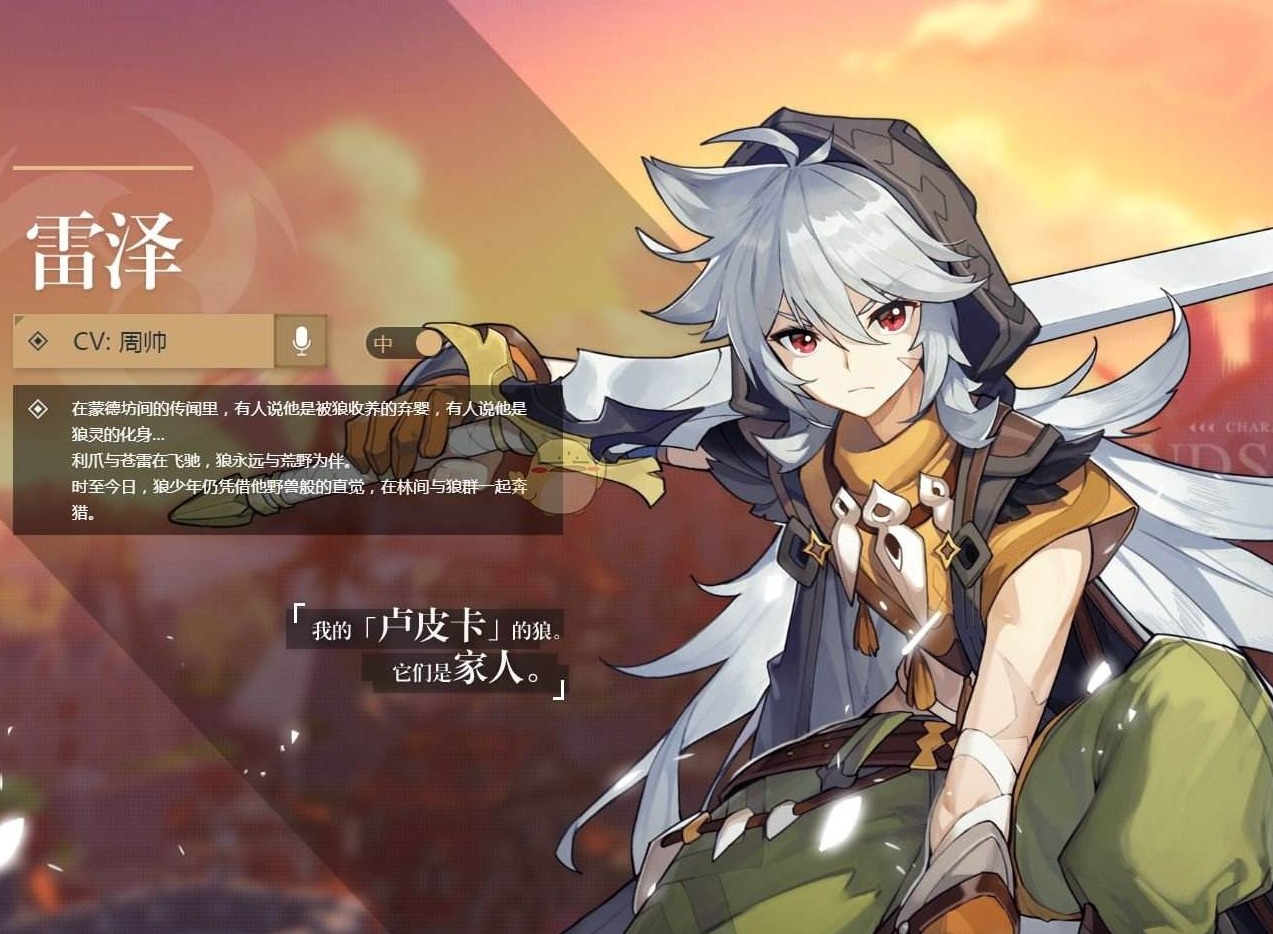
Task: Toggle the voice language switch marked 中
Action: click(403, 343)
